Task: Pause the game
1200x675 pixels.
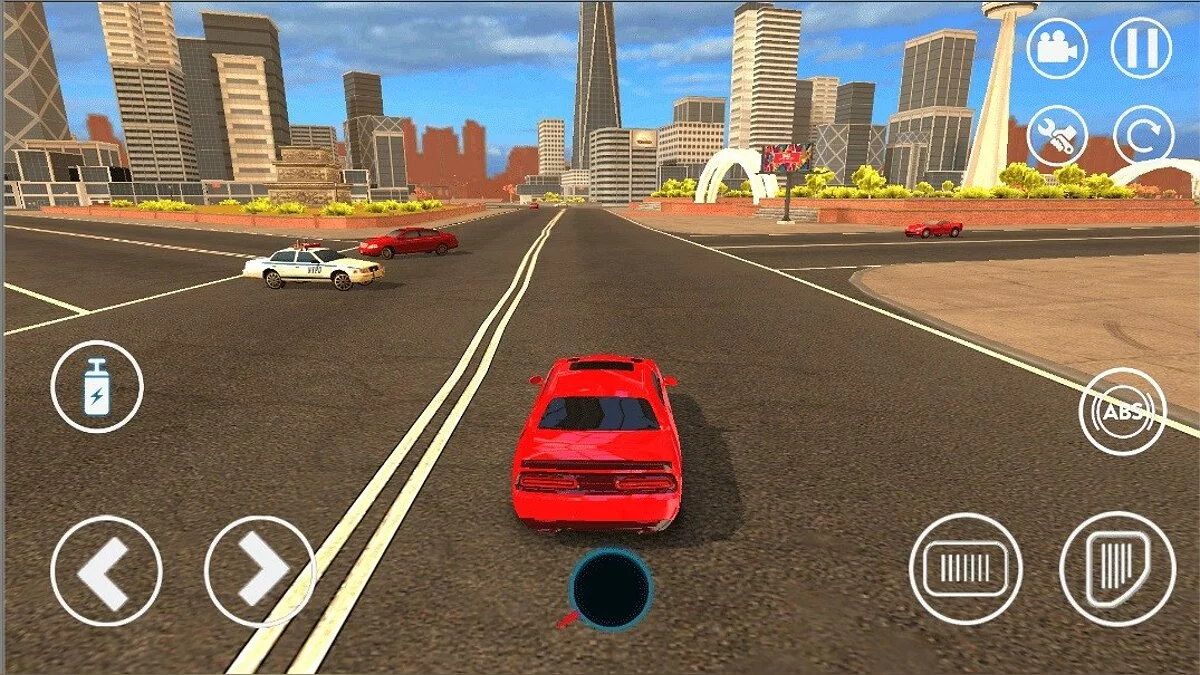Action: [x=1142, y=48]
